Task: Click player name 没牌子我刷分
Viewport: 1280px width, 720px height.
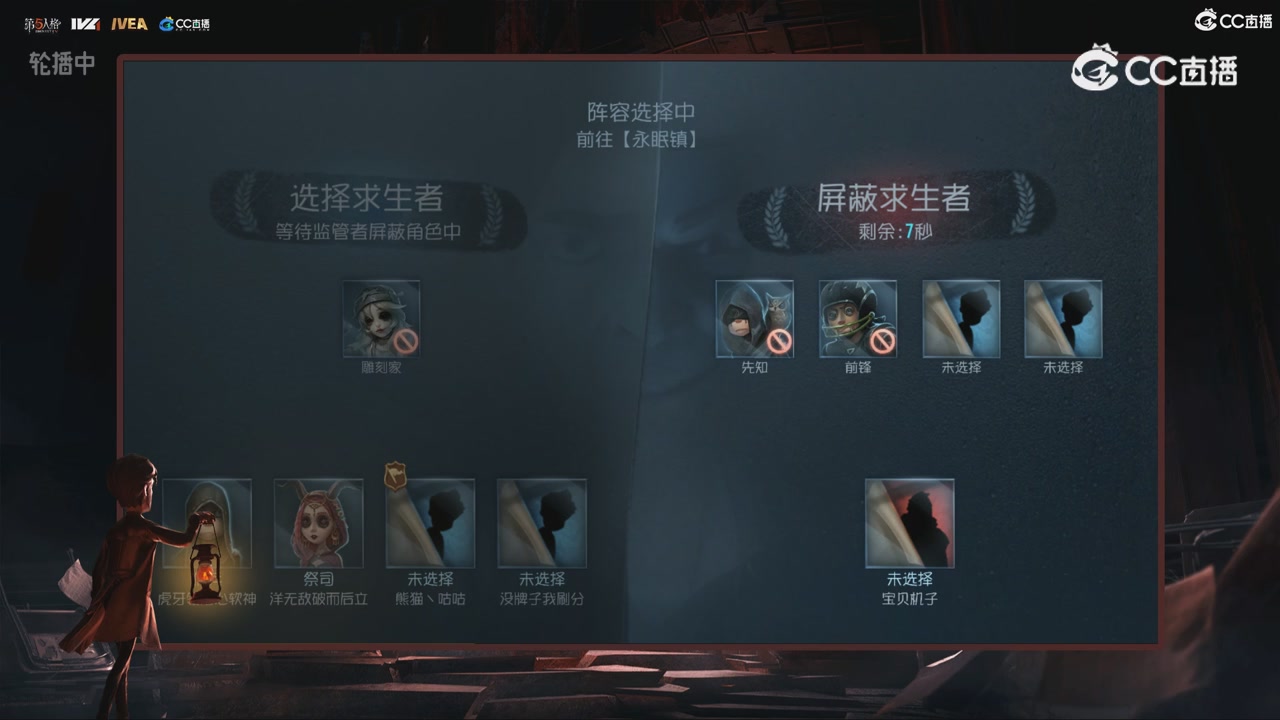Action: [541, 599]
